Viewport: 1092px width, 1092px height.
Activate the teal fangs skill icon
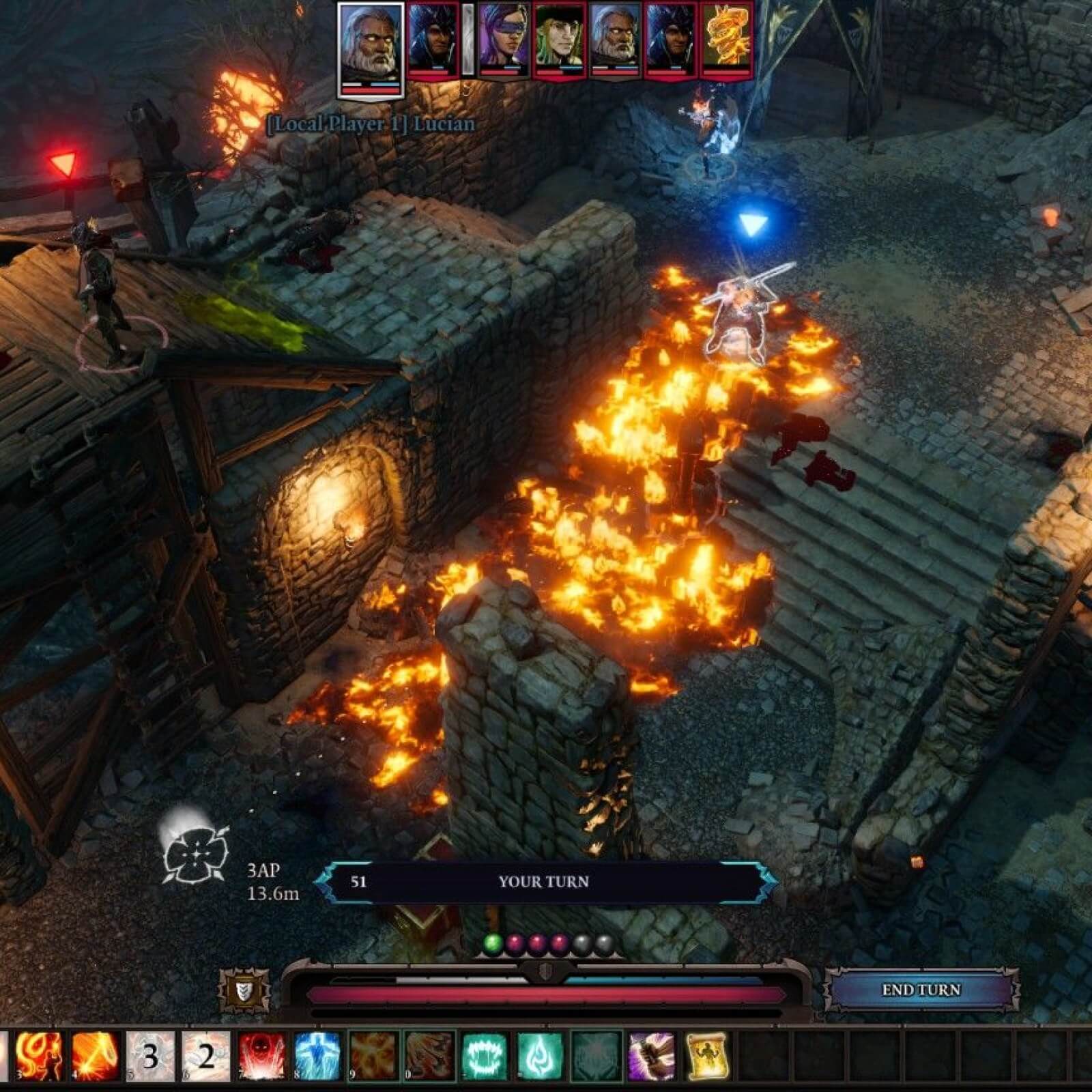485,1056
